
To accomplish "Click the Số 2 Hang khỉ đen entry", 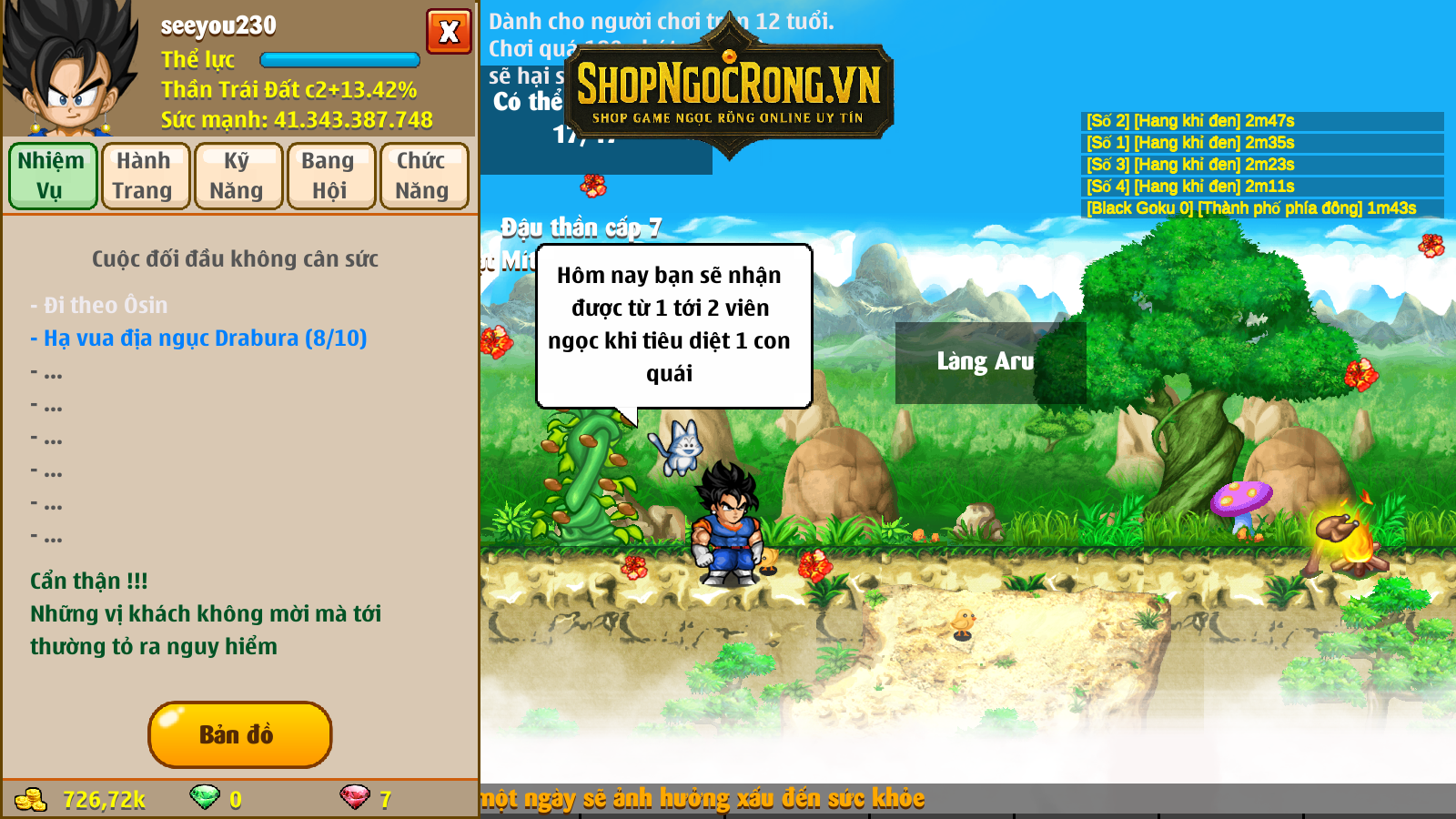I will [x=1190, y=121].
